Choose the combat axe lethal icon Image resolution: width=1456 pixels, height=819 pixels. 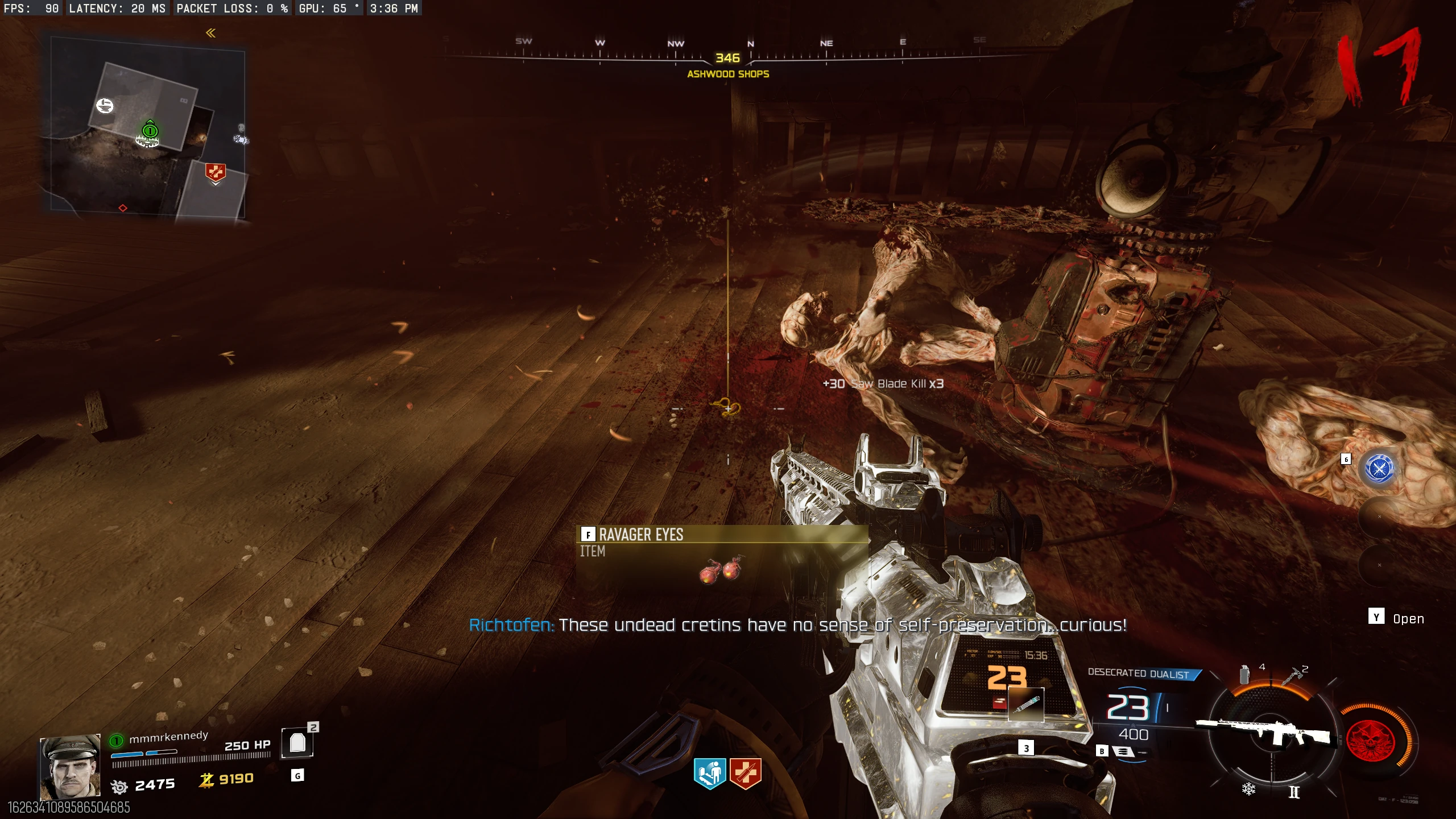click(1292, 676)
